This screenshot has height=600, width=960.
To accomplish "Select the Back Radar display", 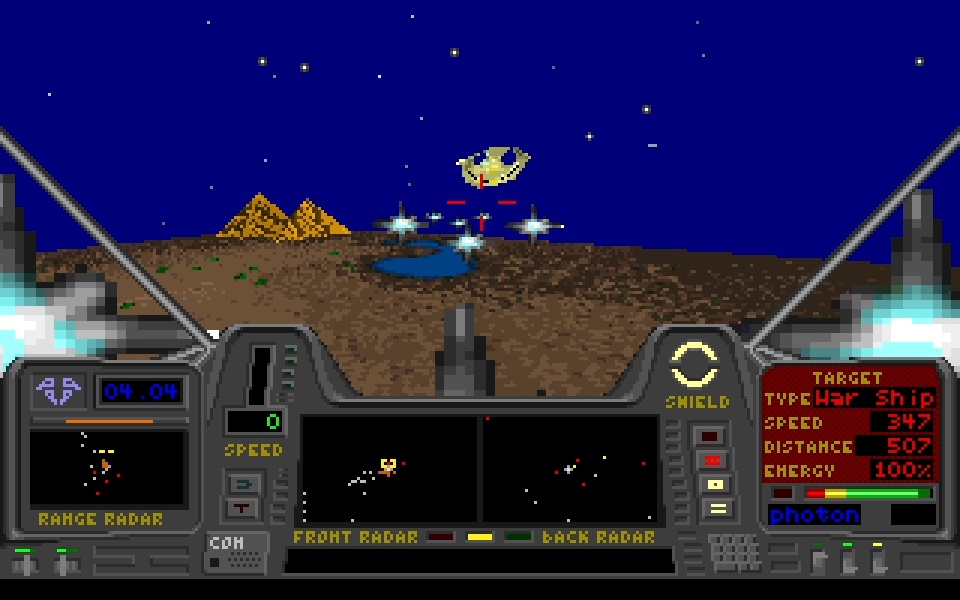I will pos(570,469).
